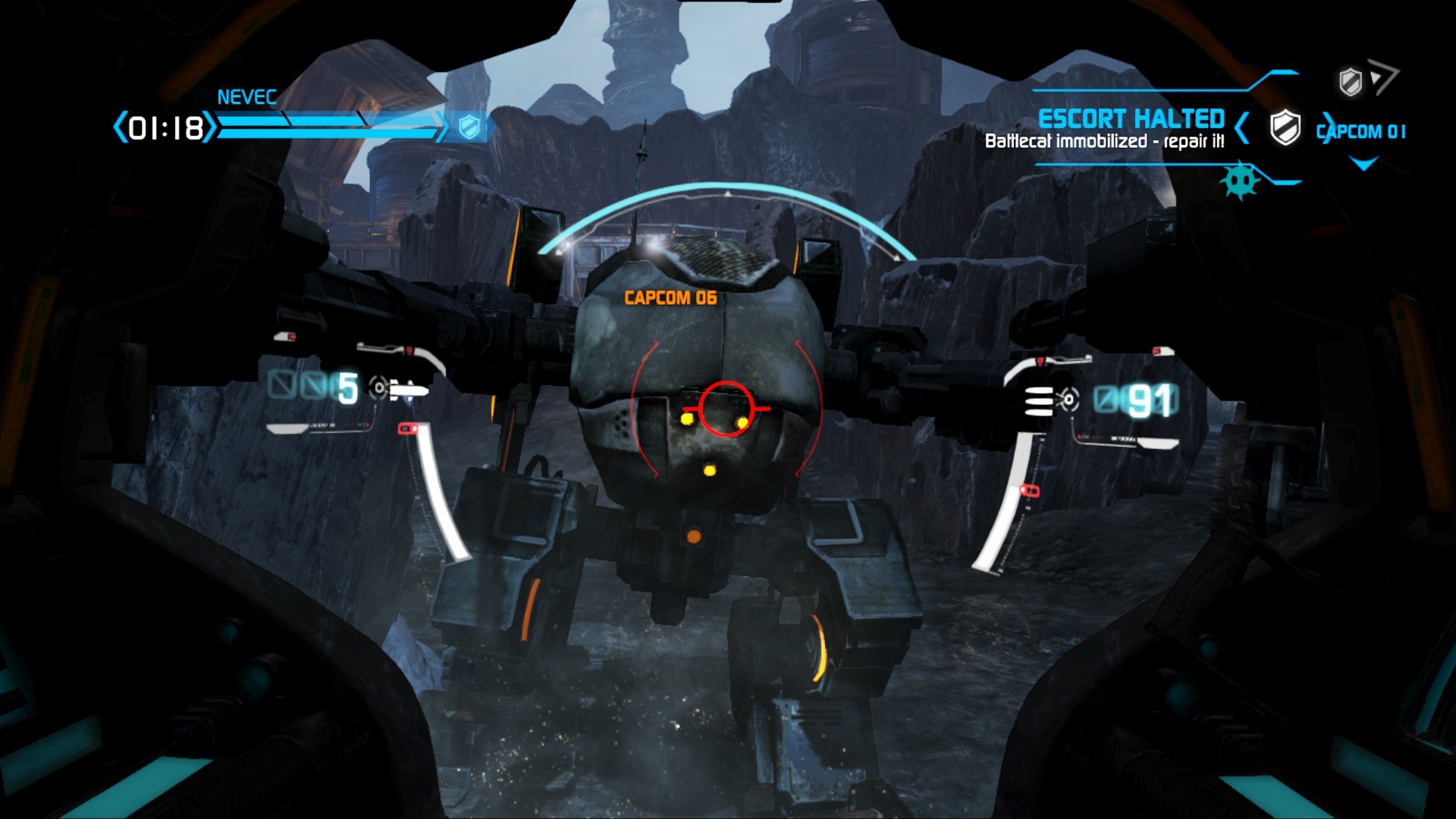
Task: Click the triple-bar weapon icon near right ammo counter
Action: click(1038, 400)
